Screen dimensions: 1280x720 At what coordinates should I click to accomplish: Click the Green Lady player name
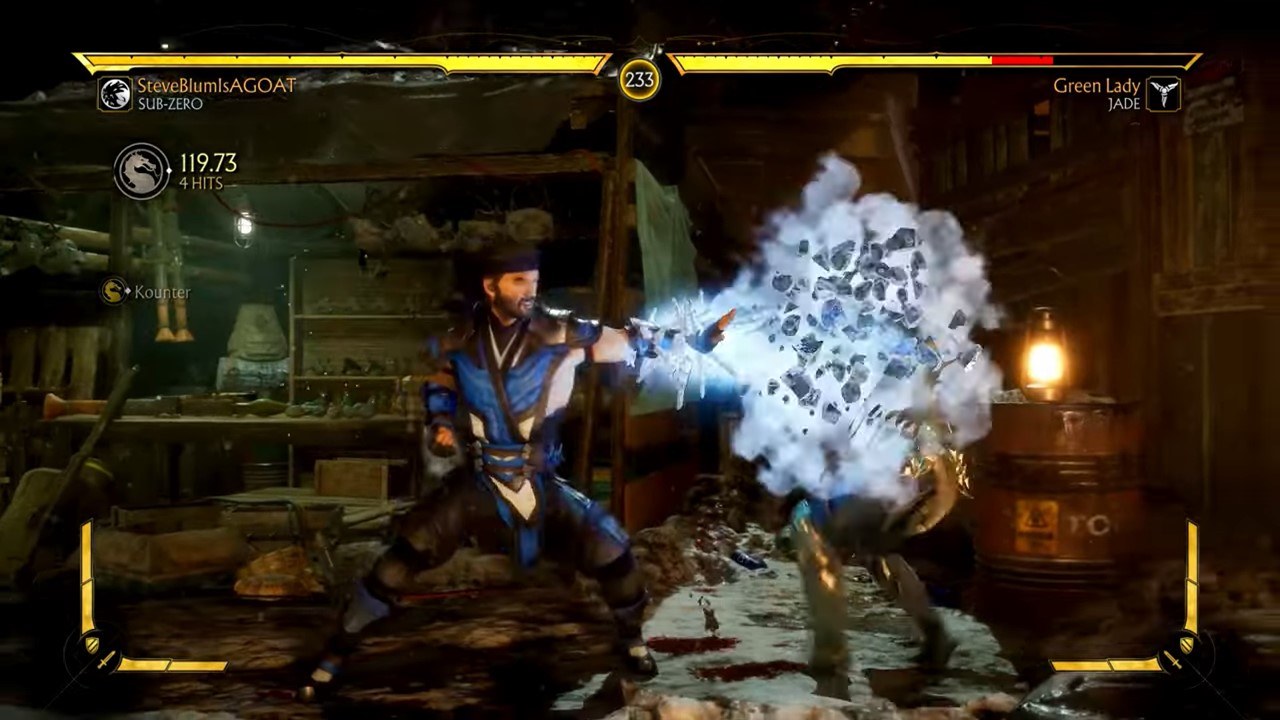1098,87
